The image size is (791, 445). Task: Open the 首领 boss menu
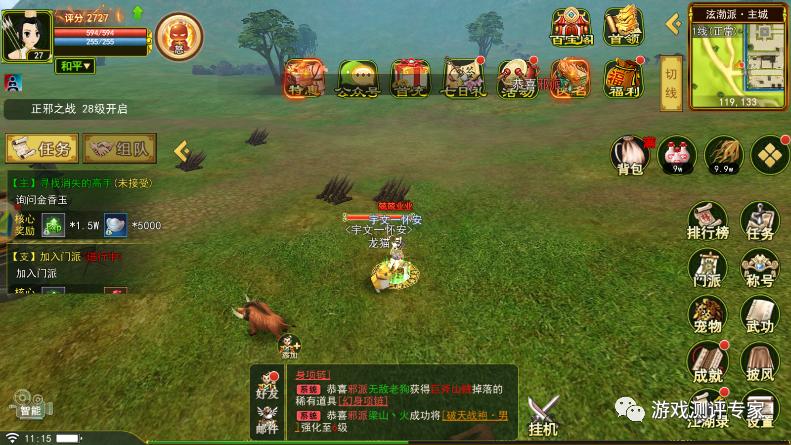(623, 28)
